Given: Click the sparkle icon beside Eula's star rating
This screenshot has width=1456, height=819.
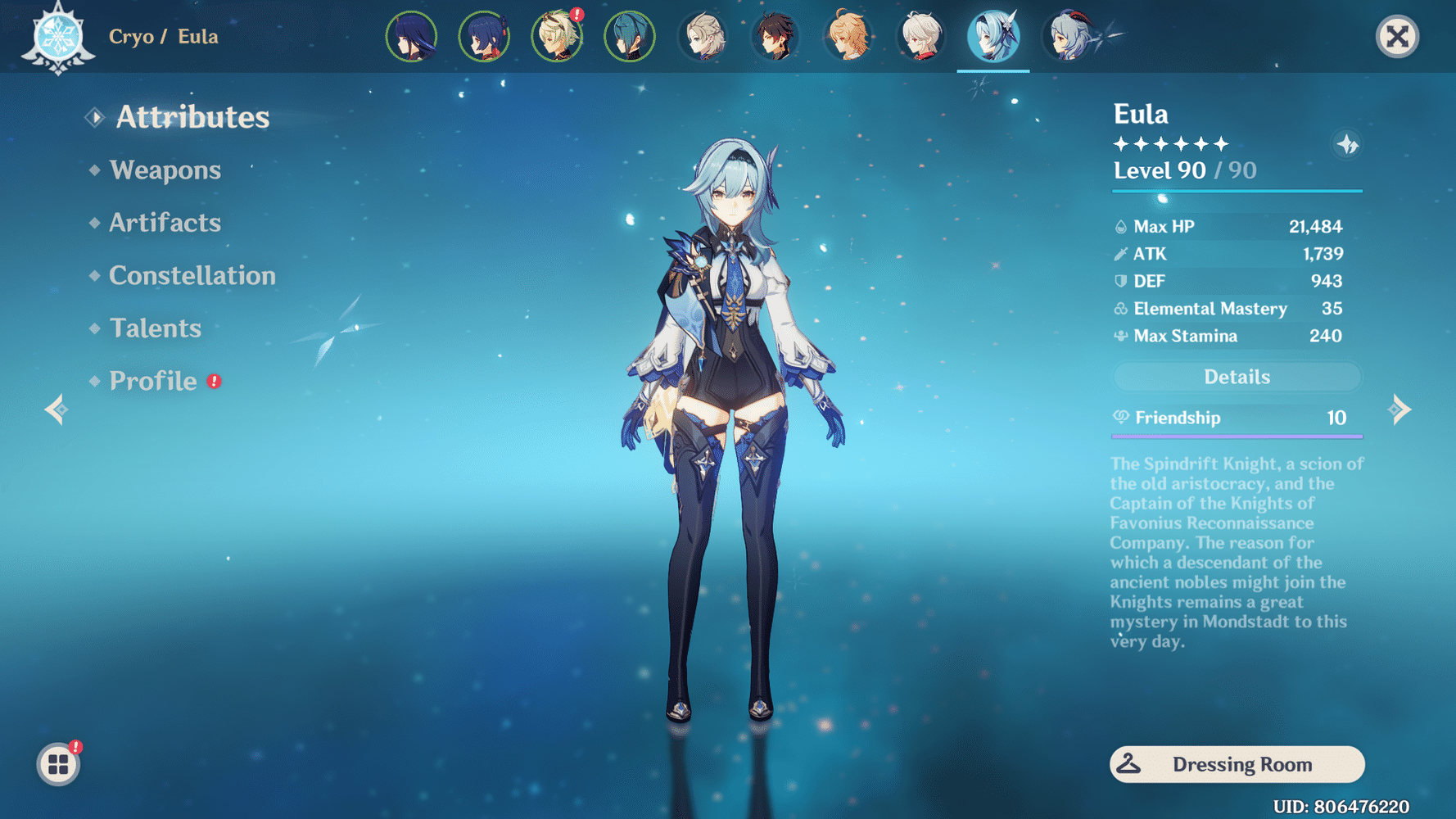Looking at the screenshot, I should point(1346,143).
